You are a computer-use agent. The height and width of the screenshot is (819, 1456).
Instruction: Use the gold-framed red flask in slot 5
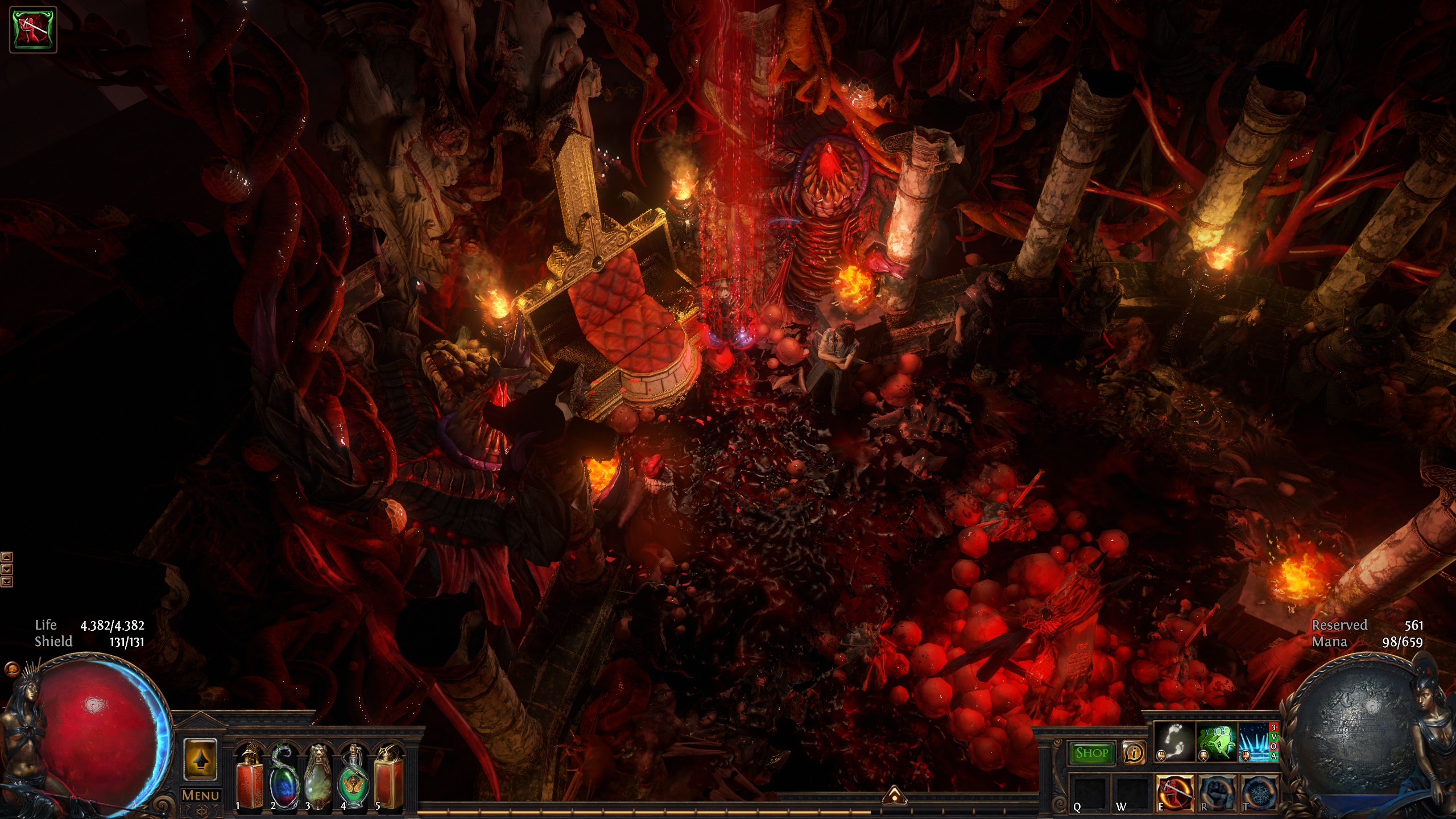pos(388,778)
